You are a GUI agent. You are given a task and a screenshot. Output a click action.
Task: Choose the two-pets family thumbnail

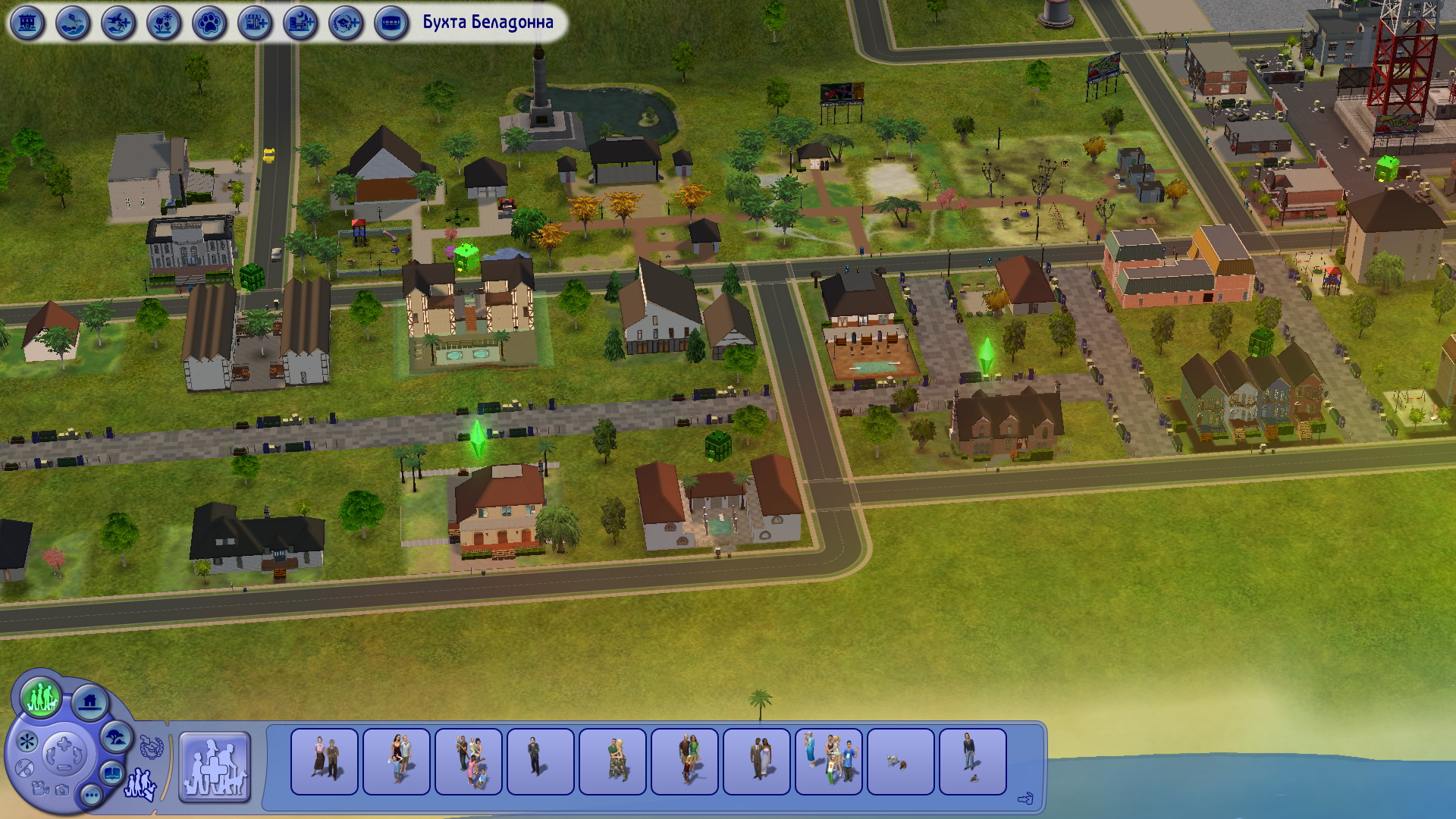pos(901,761)
